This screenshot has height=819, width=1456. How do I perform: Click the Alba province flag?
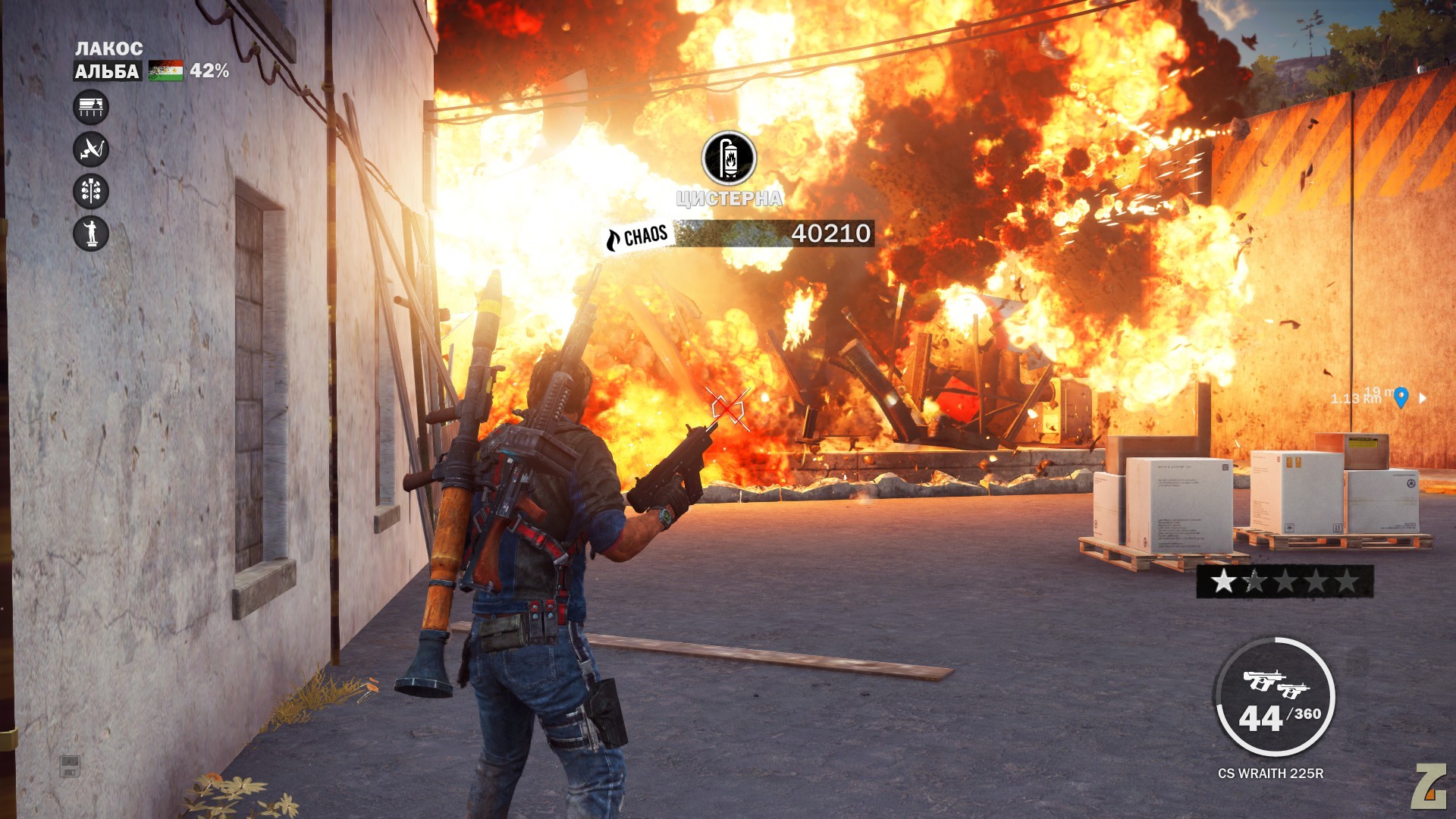pos(165,71)
